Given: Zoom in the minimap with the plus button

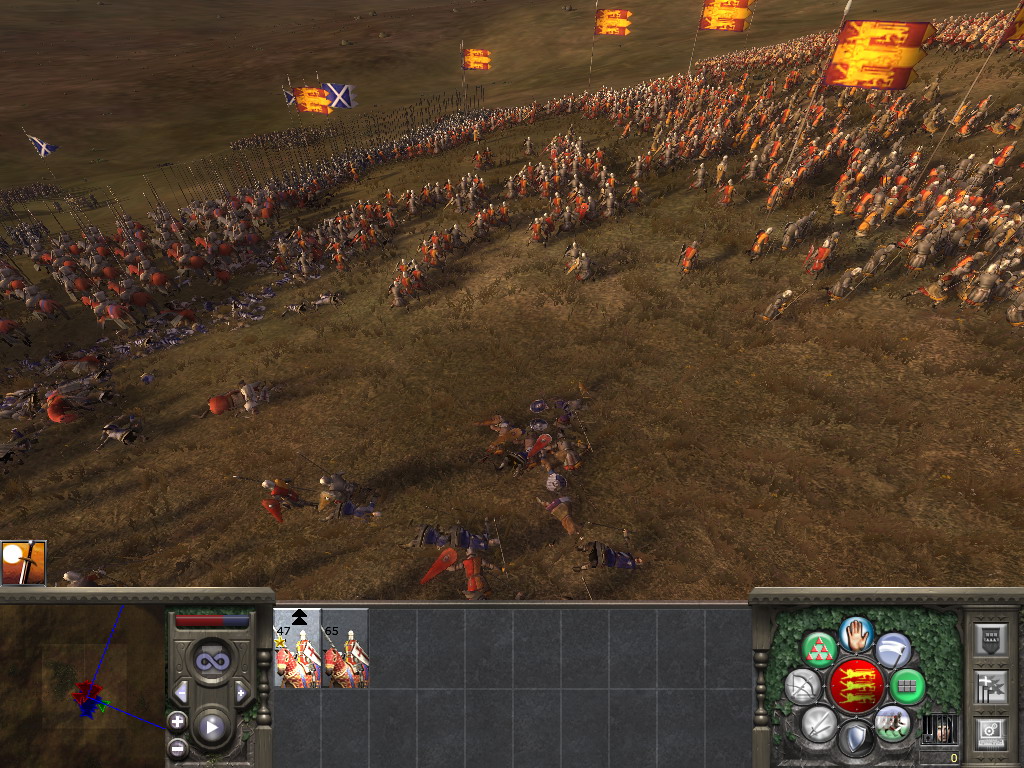Looking at the screenshot, I should [177, 721].
